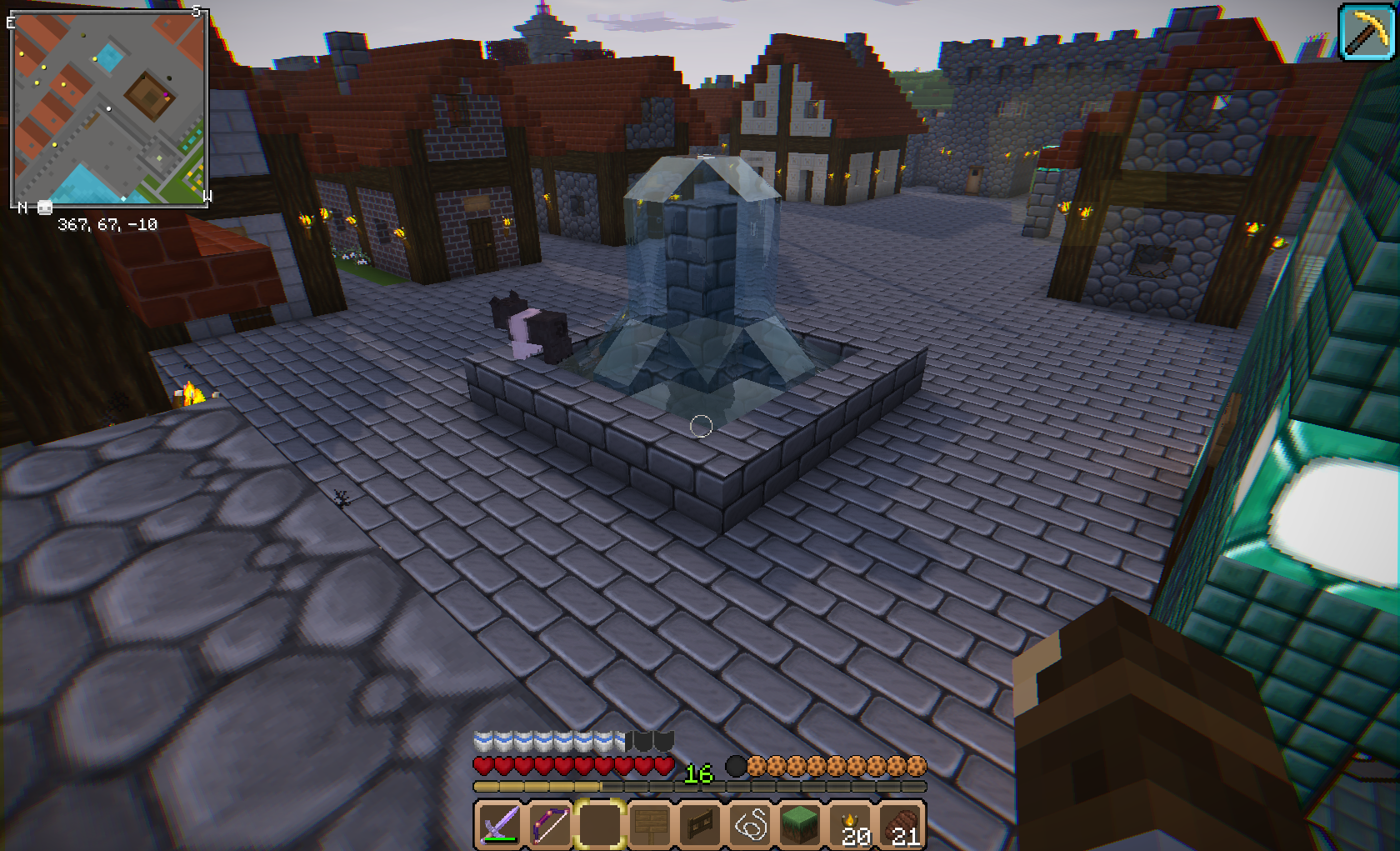Select the purple bow hotbar slot
This screenshot has height=851, width=1400.
549,825
